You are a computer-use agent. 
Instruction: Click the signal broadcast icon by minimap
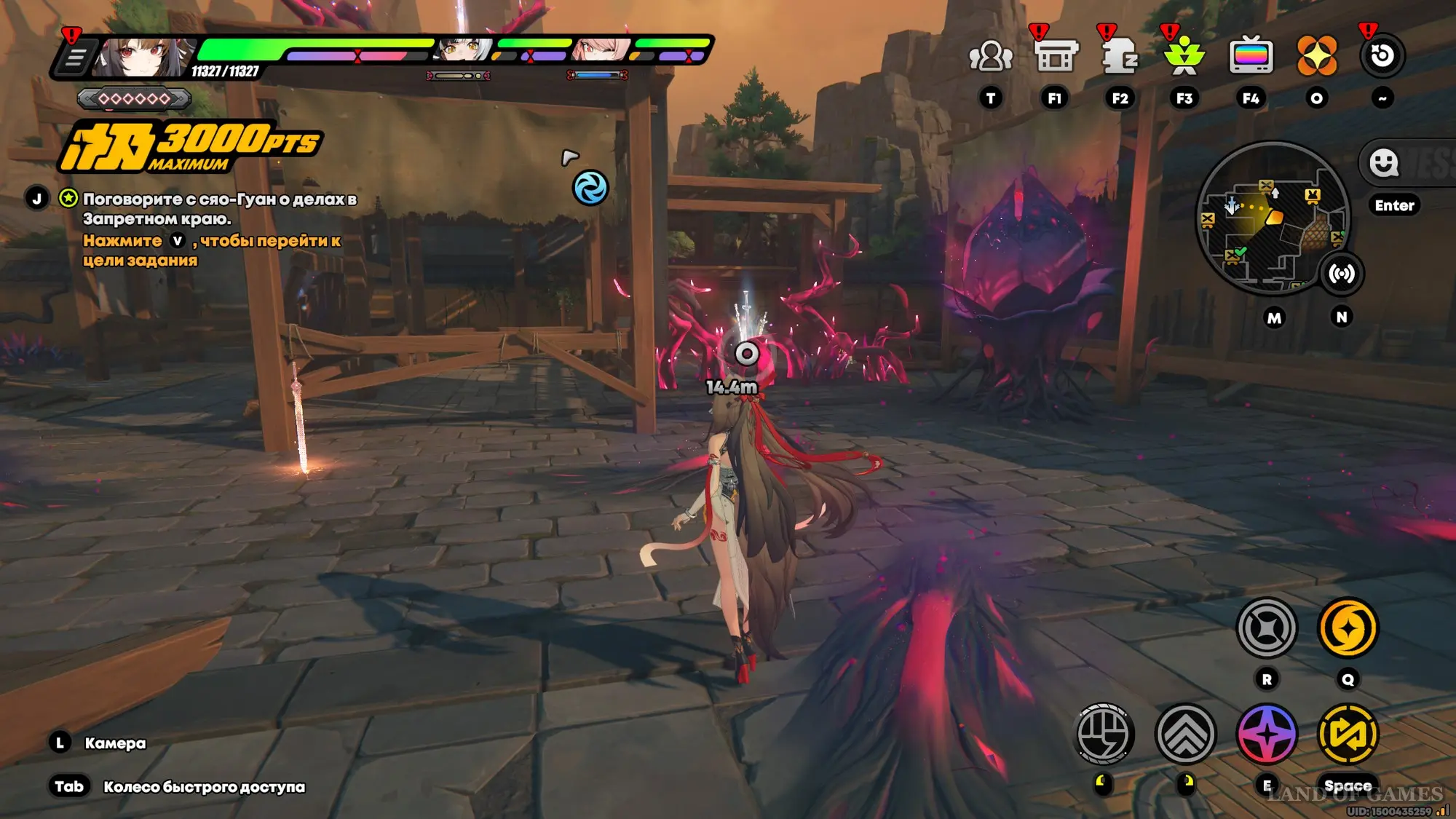pos(1341,274)
